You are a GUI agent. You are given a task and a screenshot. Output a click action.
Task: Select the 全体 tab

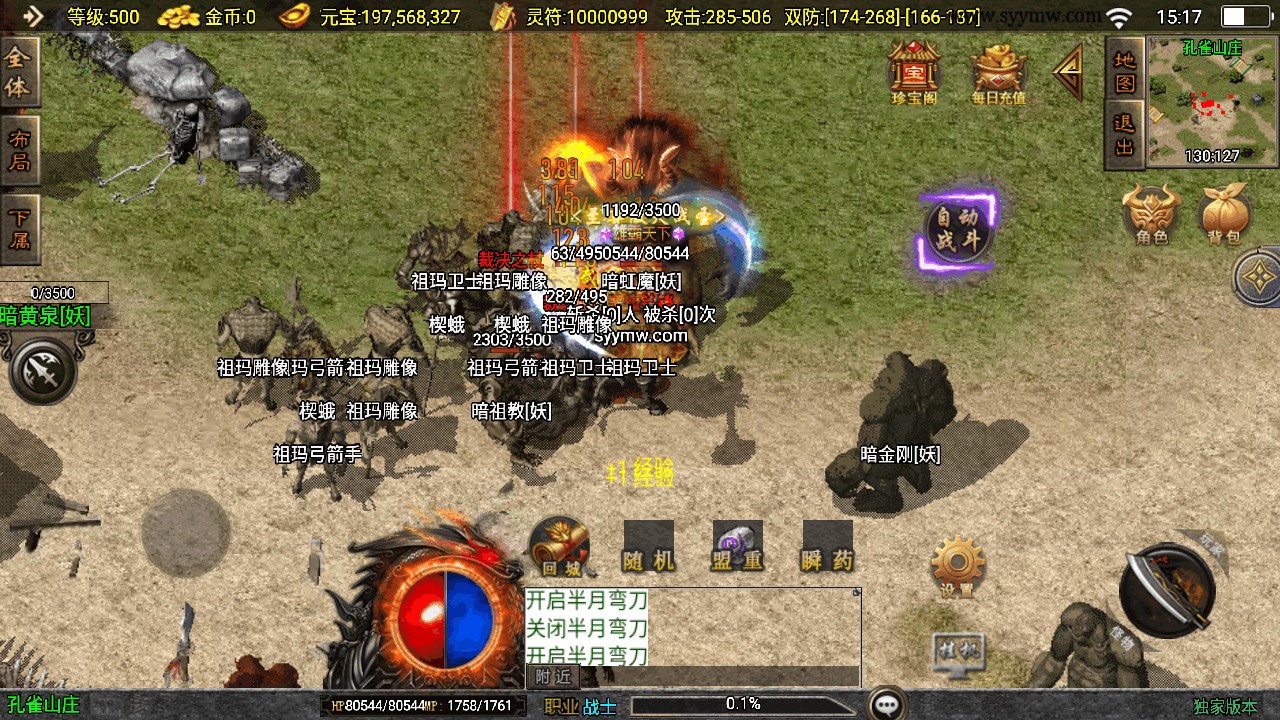click(x=19, y=73)
